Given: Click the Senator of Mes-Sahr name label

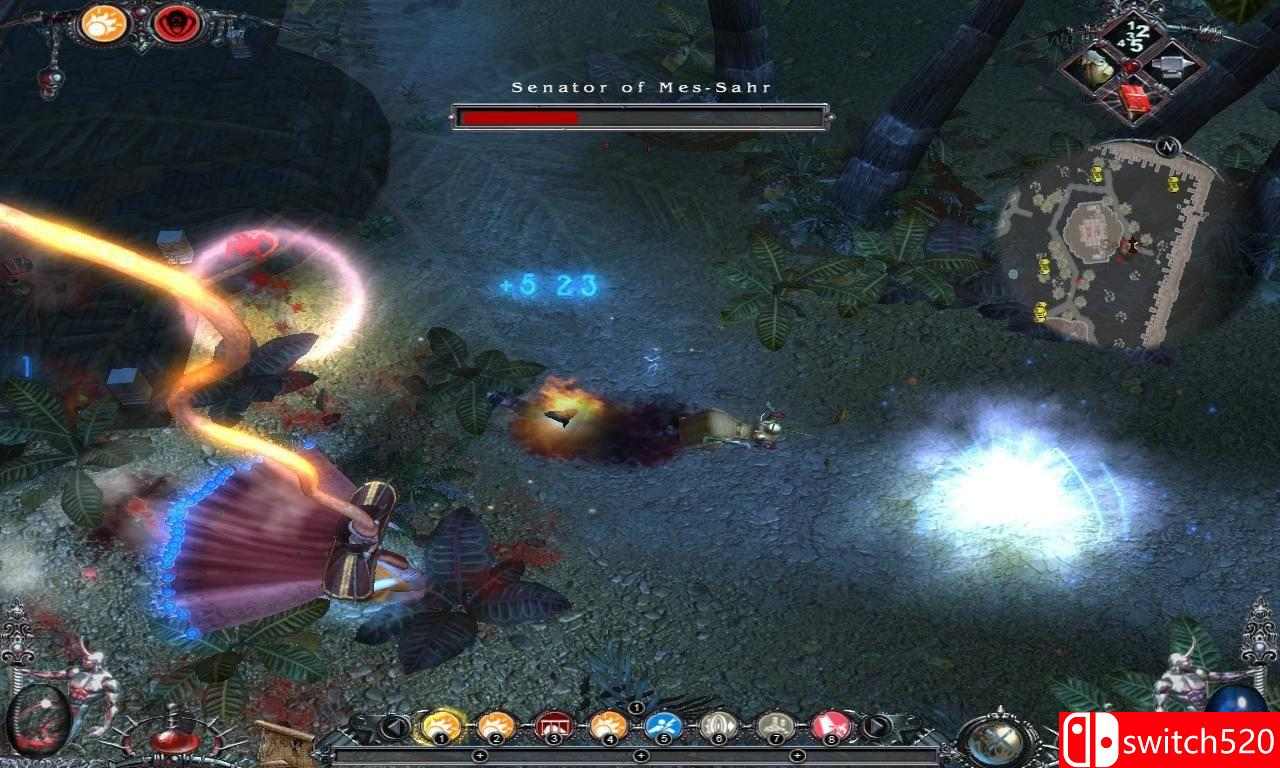Looking at the screenshot, I should pyautogui.click(x=640, y=86).
